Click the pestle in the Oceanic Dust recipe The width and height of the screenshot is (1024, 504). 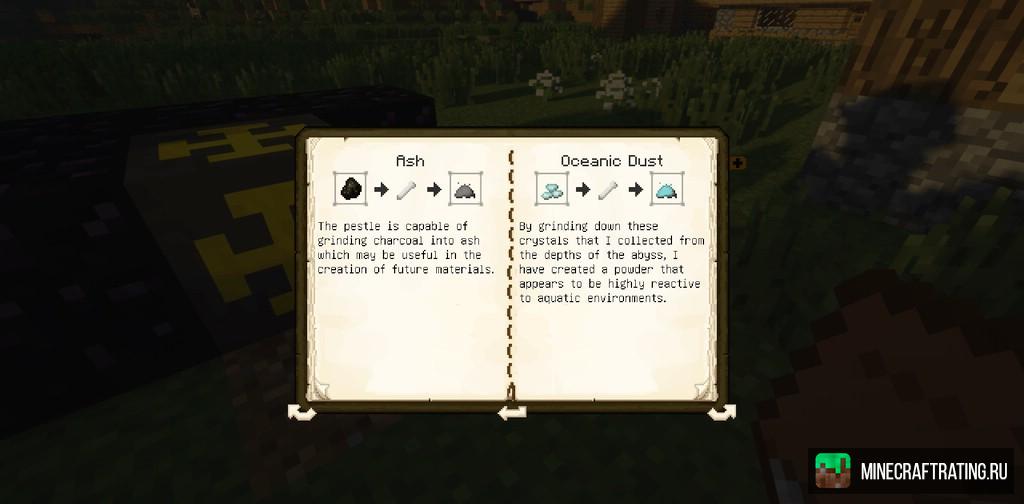(x=608, y=189)
